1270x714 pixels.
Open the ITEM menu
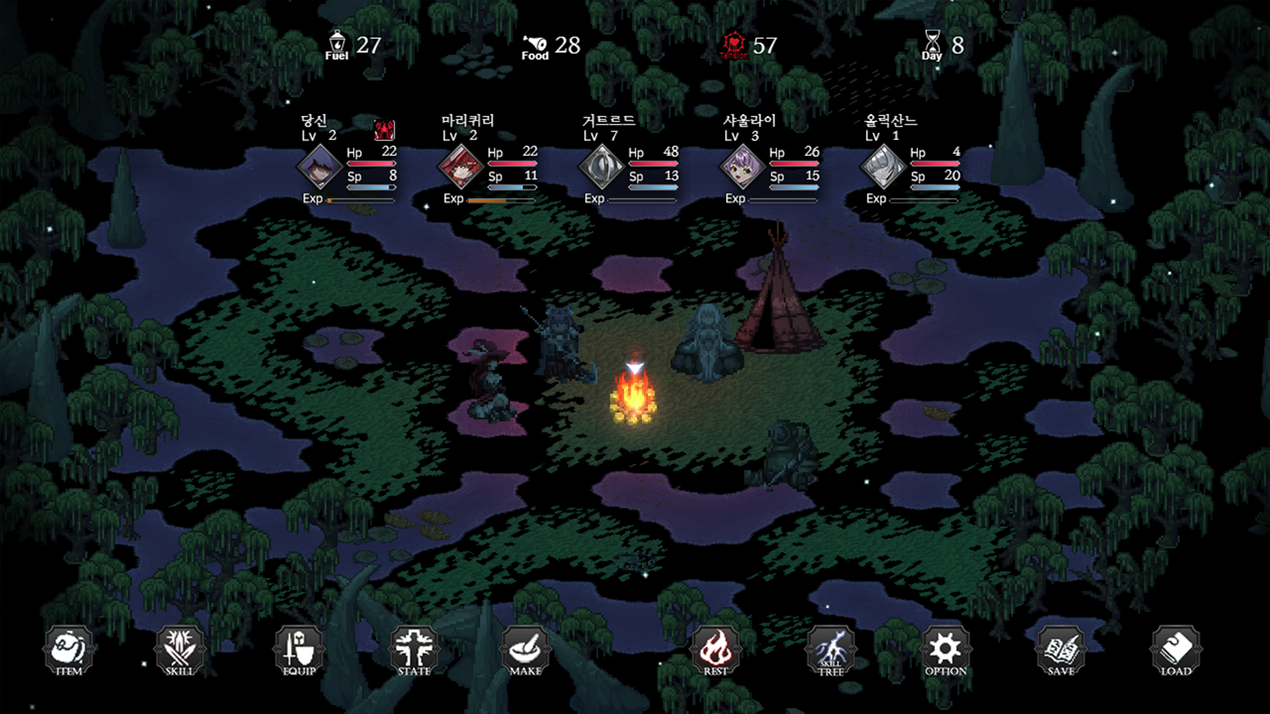click(68, 650)
